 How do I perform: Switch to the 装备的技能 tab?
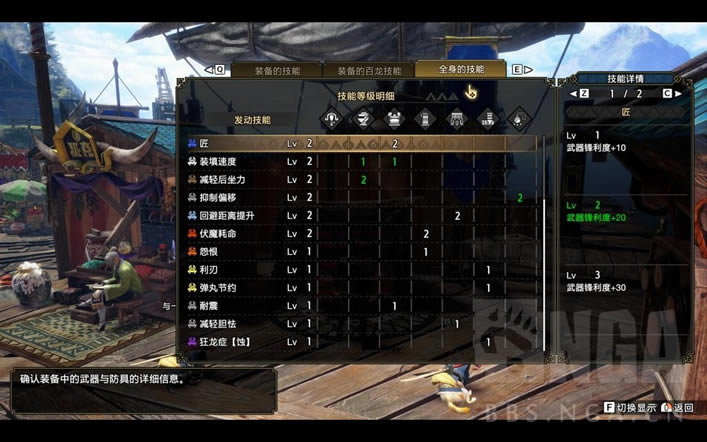[x=277, y=70]
